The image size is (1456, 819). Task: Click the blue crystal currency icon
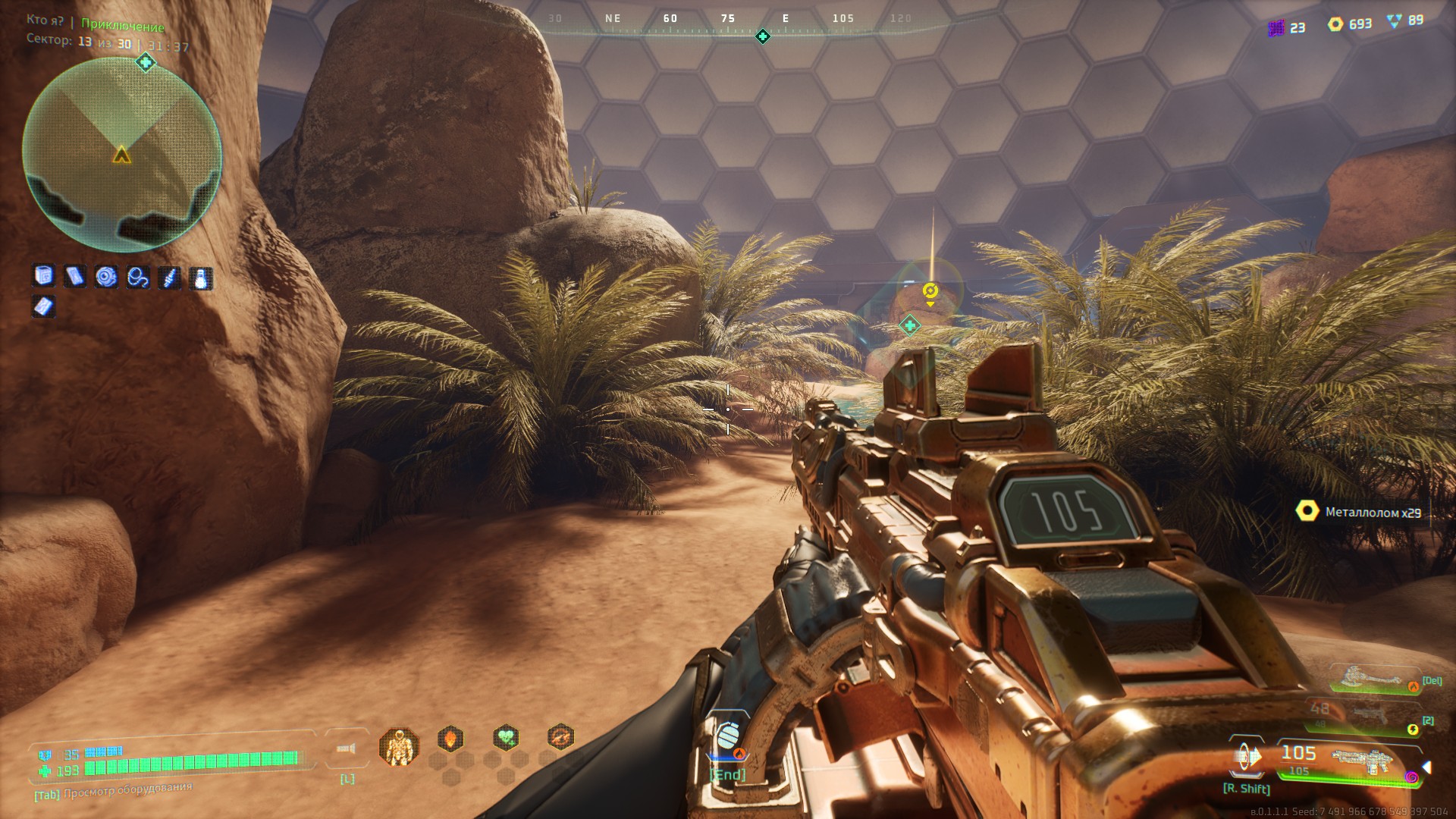click(x=1394, y=21)
